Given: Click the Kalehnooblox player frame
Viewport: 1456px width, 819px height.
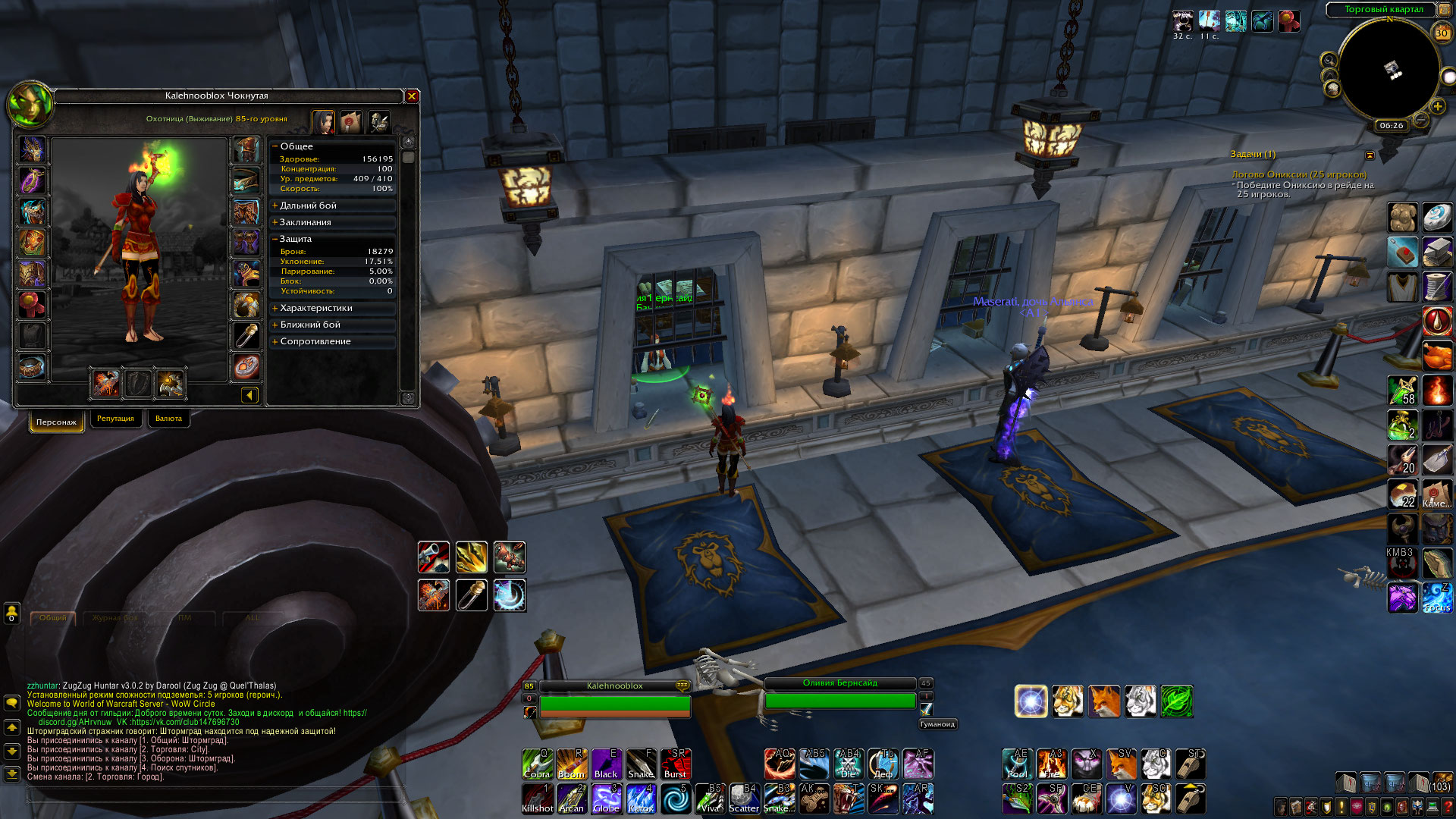Looking at the screenshot, I should pos(614,696).
